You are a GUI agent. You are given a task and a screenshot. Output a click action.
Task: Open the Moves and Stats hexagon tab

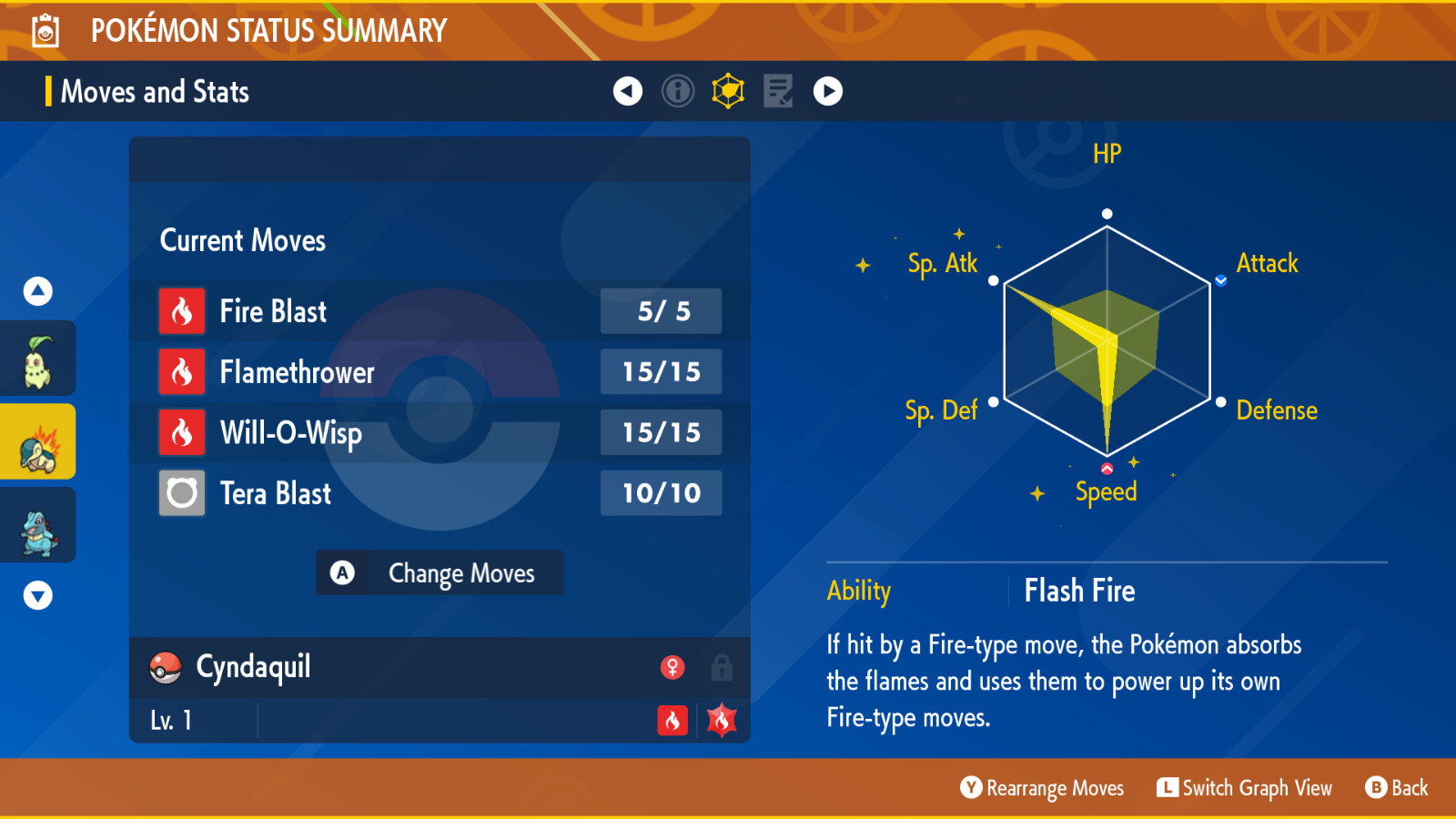click(x=728, y=91)
